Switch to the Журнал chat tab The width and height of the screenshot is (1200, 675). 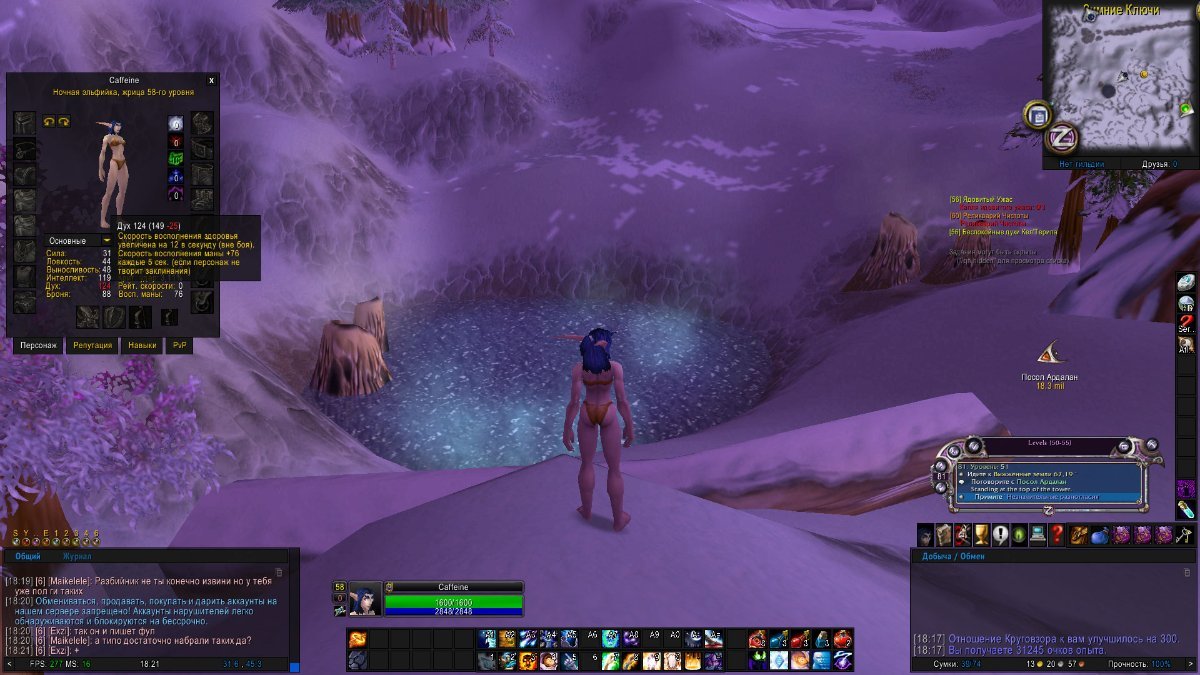pos(77,554)
